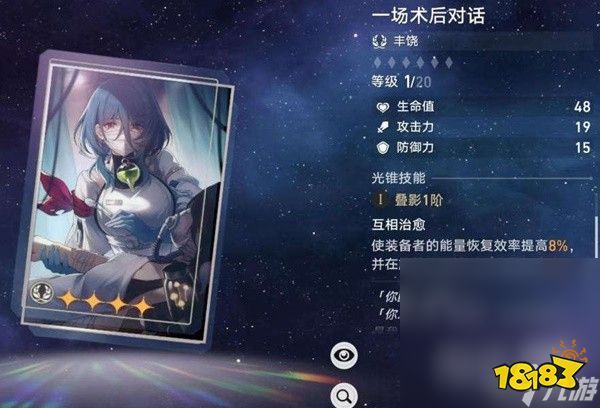Screen dimensions: 600x408
Task: Tap the eye icon to hide the interface
Action: (342, 353)
